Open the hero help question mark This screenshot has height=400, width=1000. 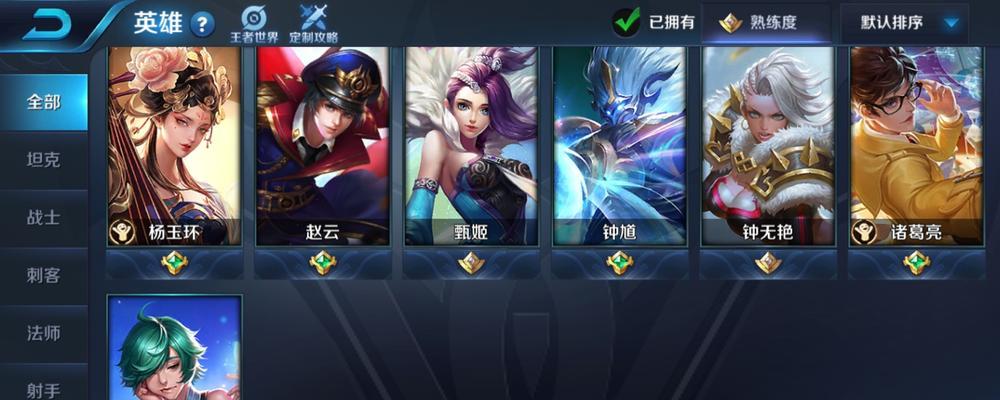tap(203, 24)
